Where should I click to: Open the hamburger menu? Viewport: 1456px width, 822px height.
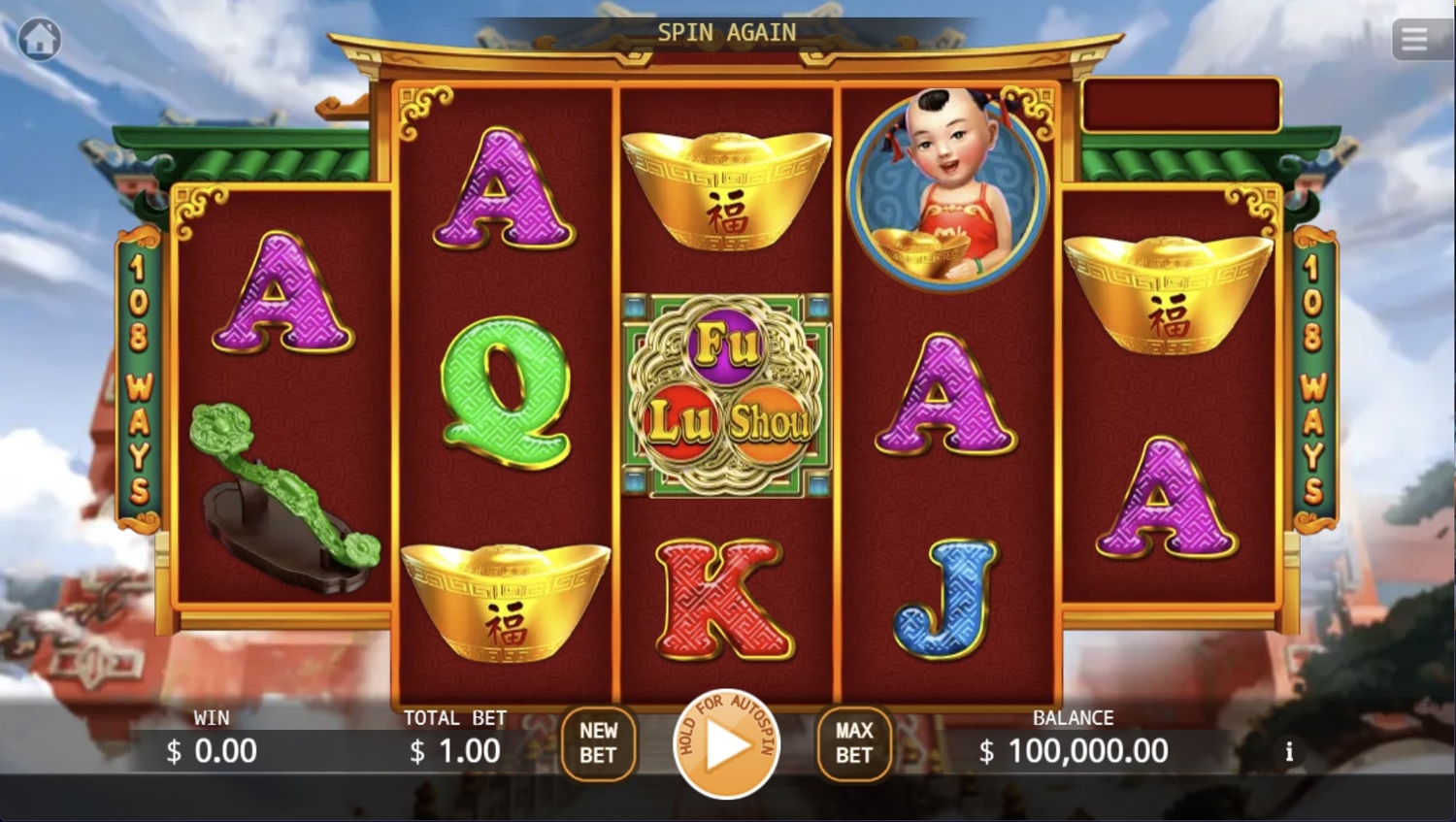pos(1414,40)
